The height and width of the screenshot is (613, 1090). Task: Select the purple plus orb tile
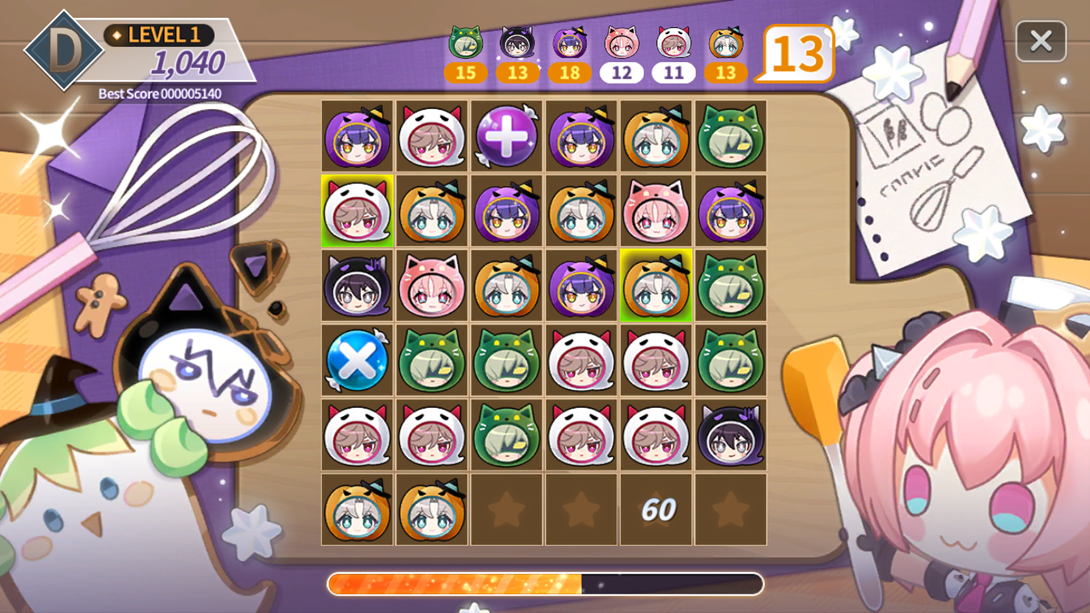(x=506, y=137)
